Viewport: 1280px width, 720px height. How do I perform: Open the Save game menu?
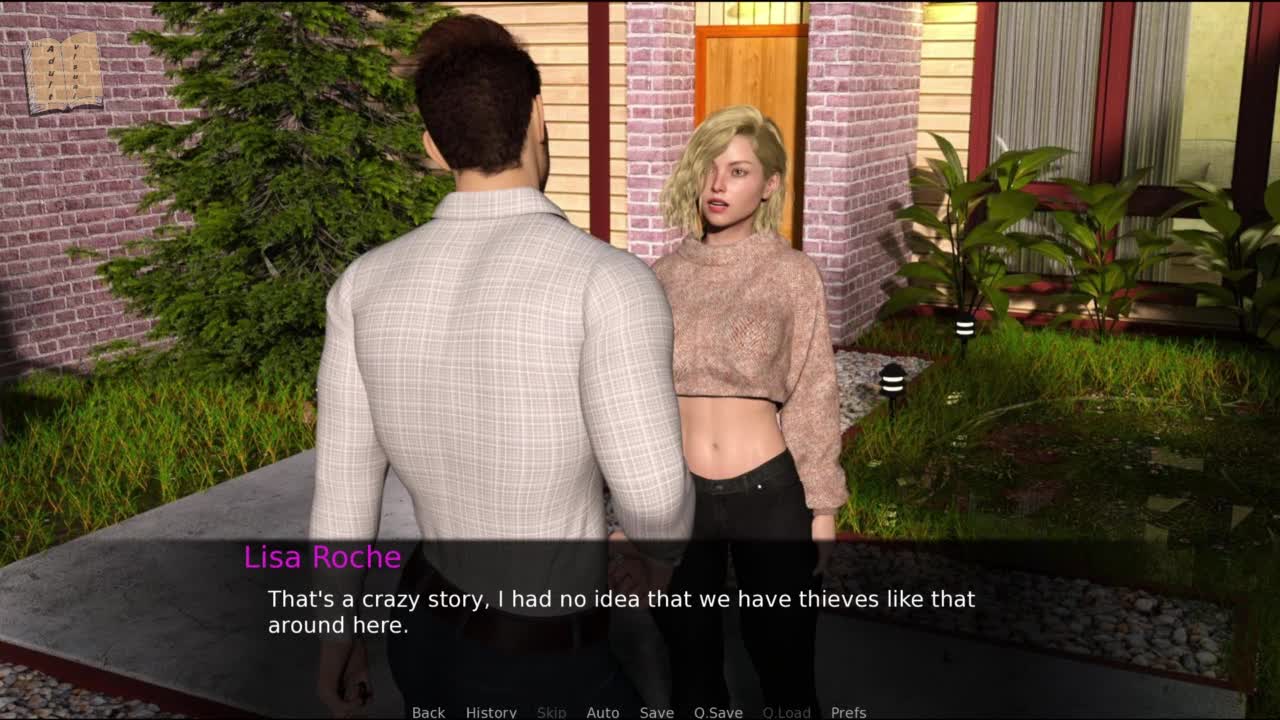click(657, 712)
